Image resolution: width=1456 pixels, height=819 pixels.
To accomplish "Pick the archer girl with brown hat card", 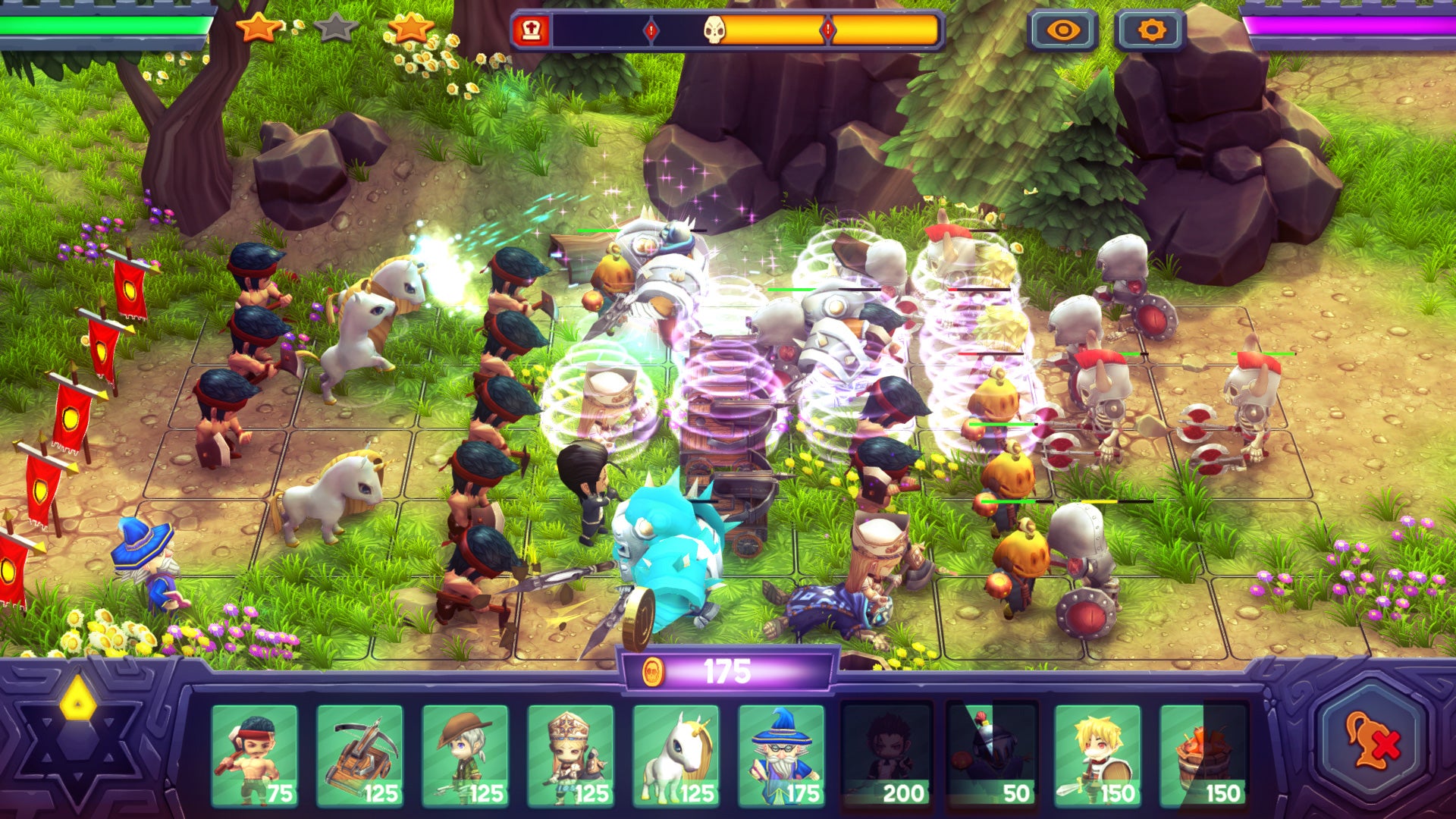I will (465, 755).
